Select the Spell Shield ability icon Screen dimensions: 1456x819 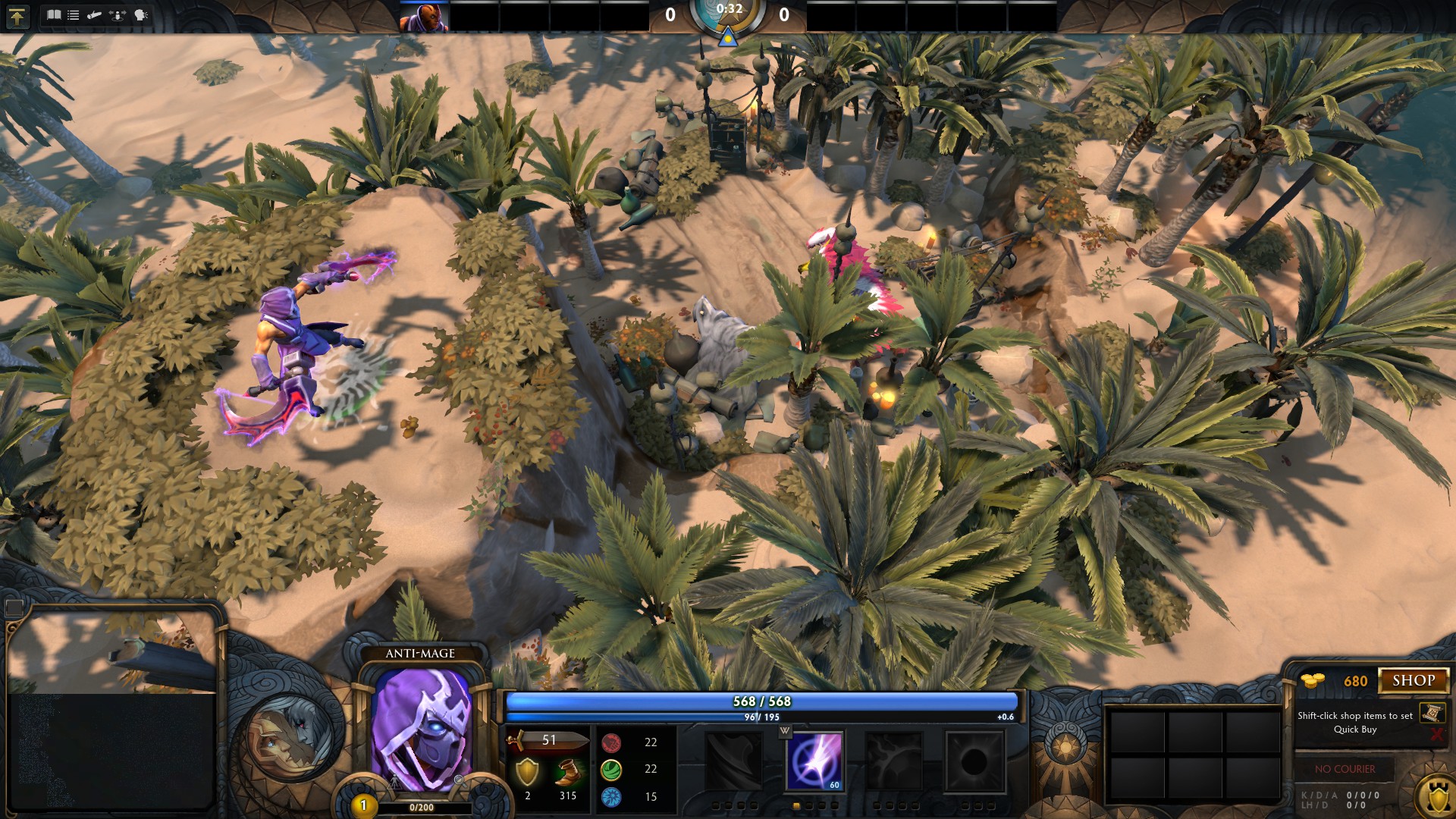tap(895, 761)
